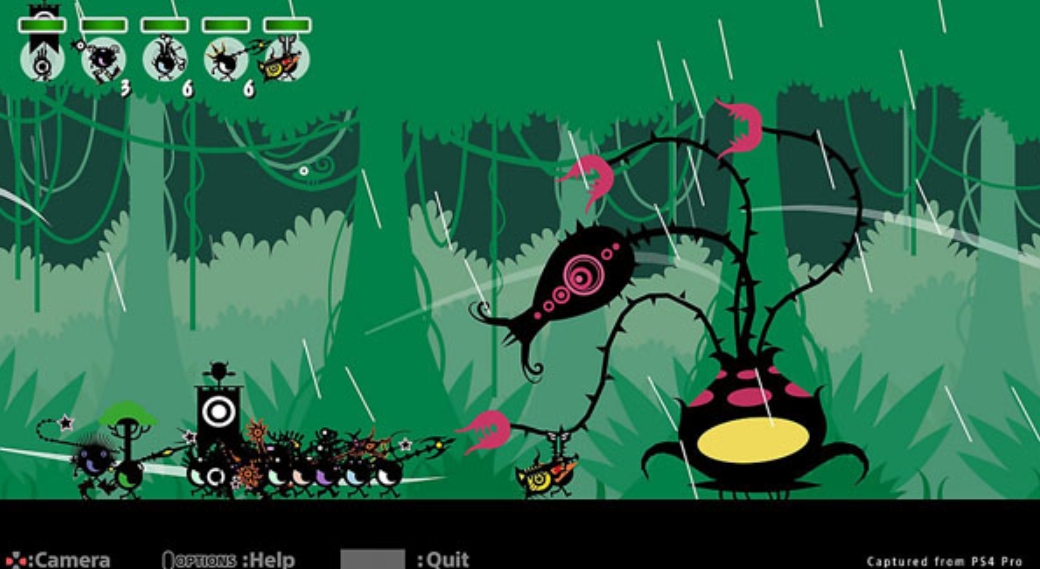Choose the blue-eyed Patapon squad icon
This screenshot has width=1040, height=569.
165,60
